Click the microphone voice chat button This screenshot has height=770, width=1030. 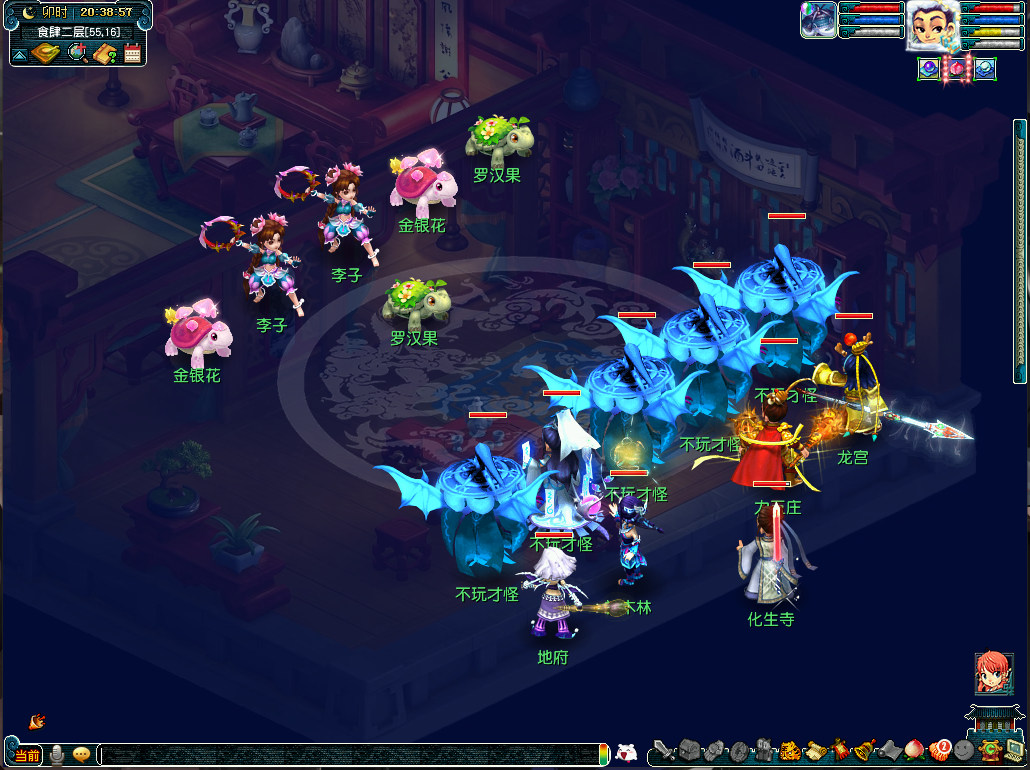(57, 755)
